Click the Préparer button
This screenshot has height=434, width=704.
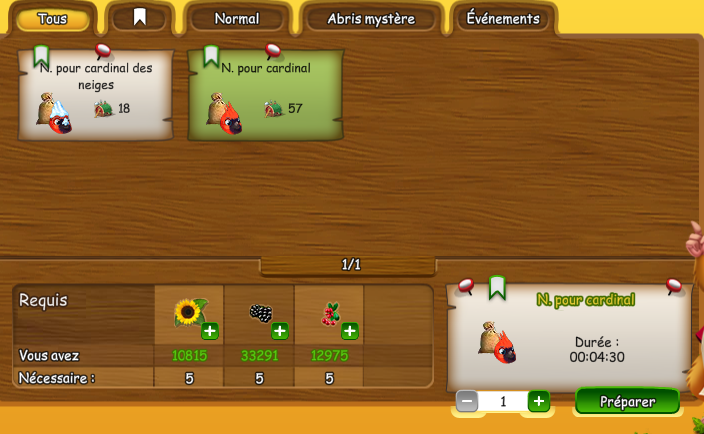627,401
